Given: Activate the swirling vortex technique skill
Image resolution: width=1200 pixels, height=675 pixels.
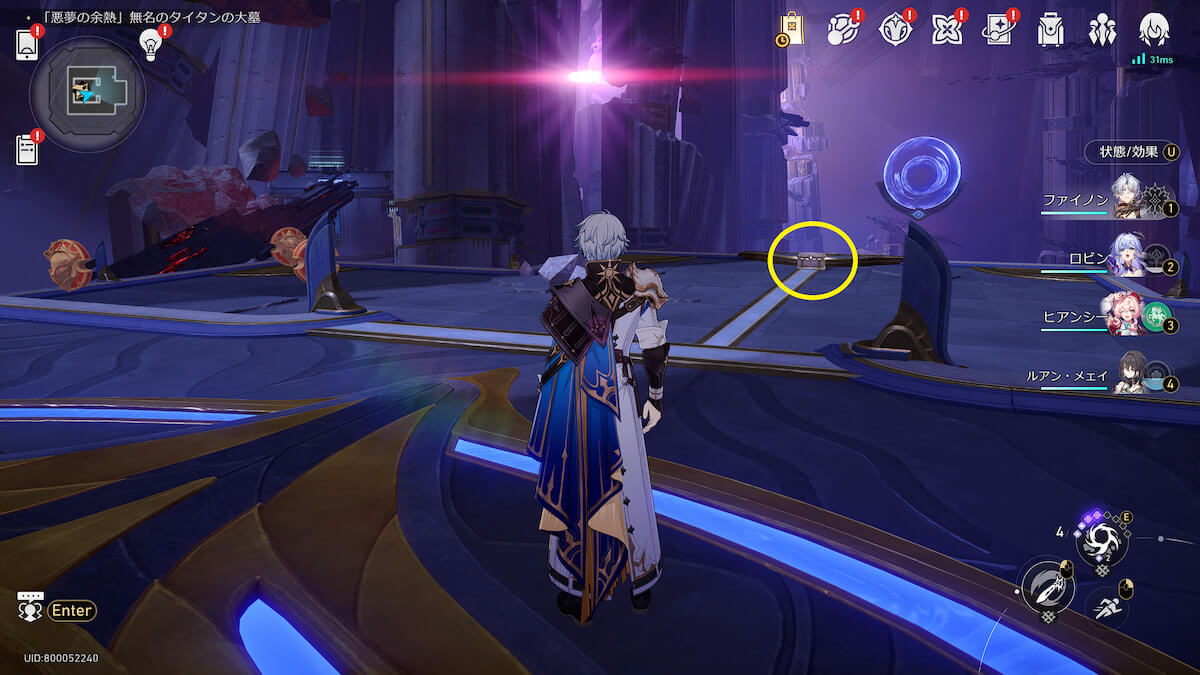Looking at the screenshot, I should [x=1101, y=542].
